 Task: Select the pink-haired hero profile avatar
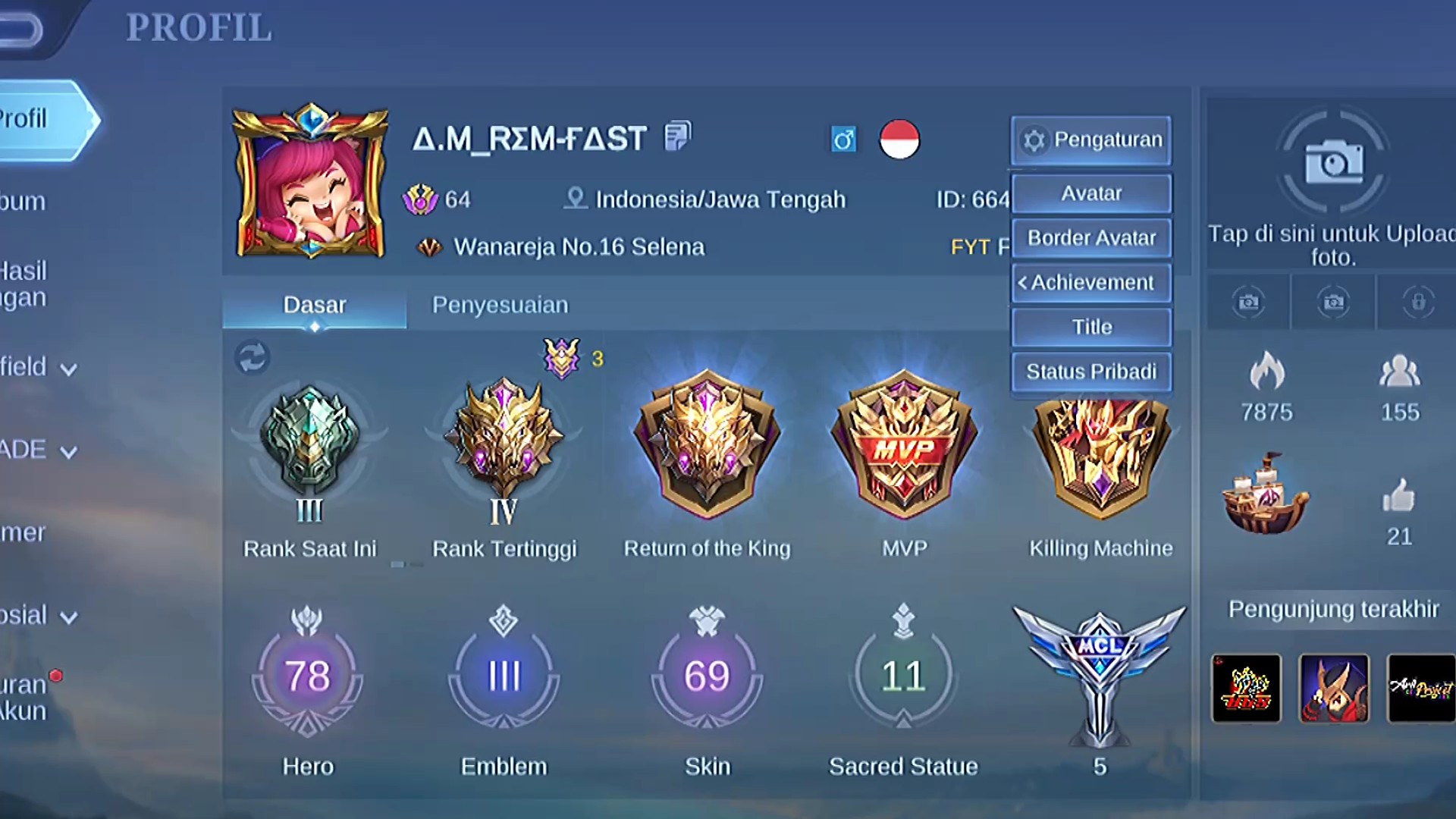click(310, 183)
